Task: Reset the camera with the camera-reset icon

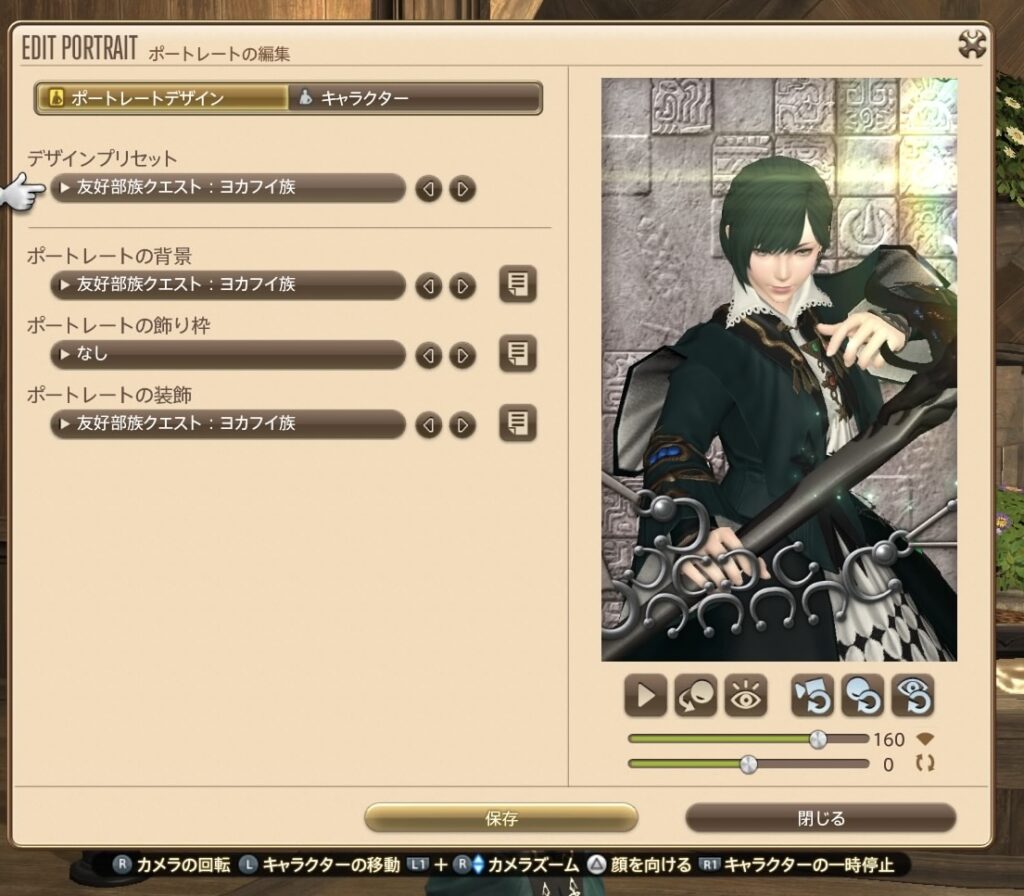Action: pyautogui.click(x=811, y=696)
